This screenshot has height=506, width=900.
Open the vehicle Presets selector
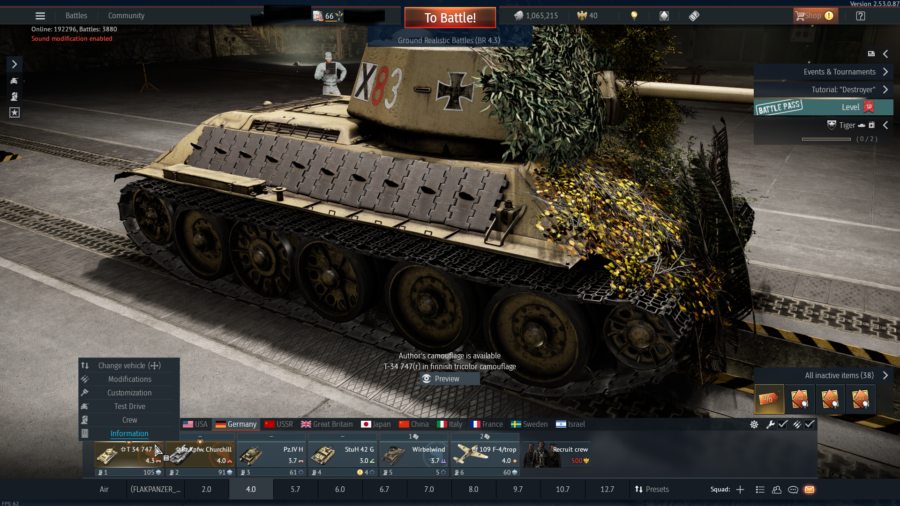652,490
